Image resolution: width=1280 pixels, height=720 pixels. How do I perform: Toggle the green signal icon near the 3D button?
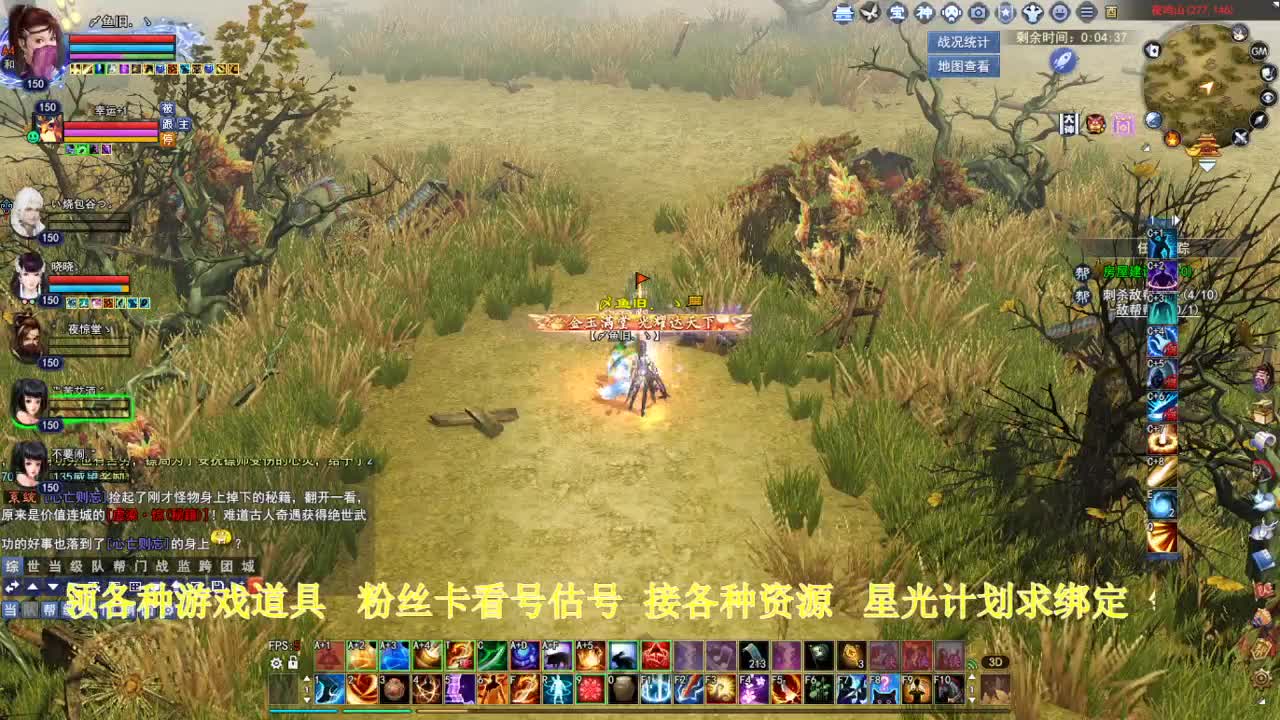point(972,664)
